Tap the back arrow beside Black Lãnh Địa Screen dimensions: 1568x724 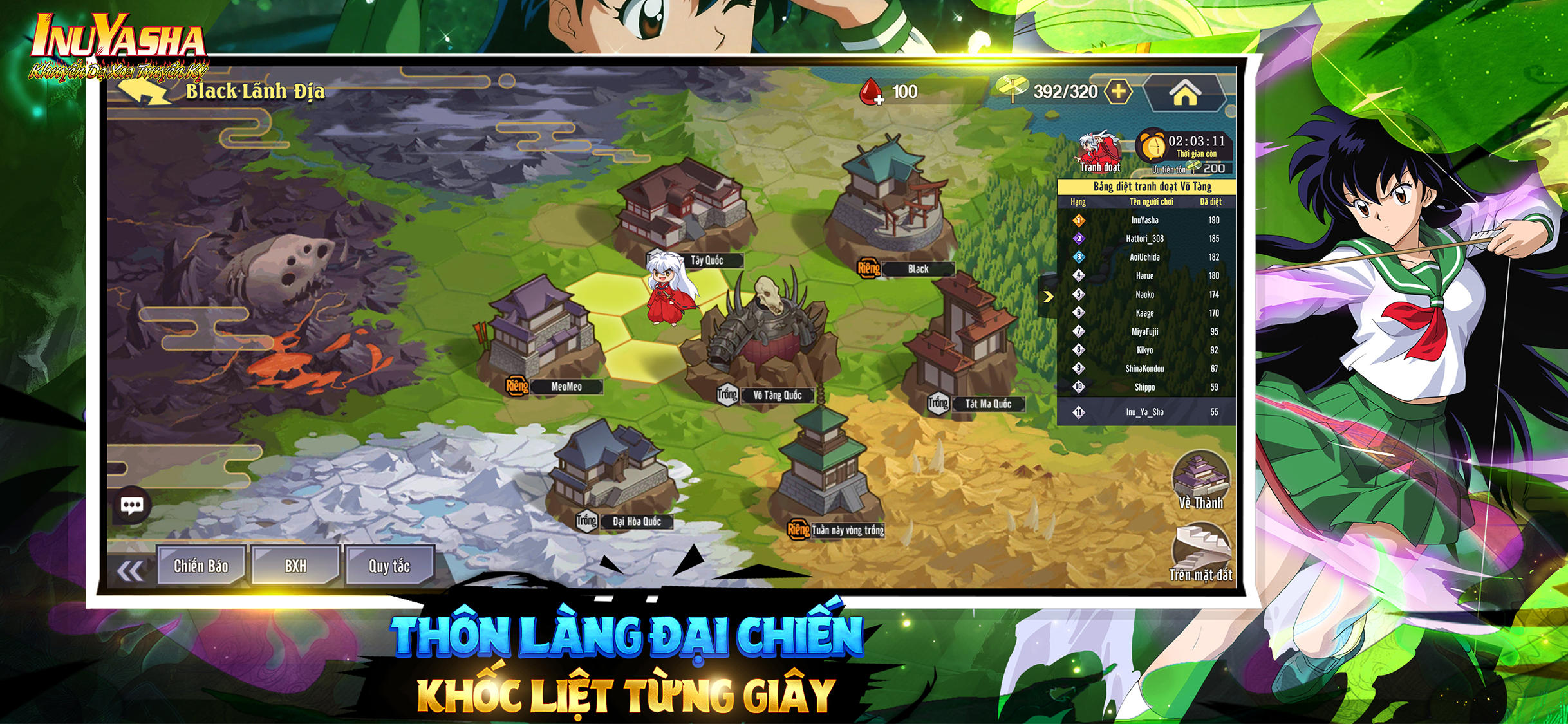143,90
